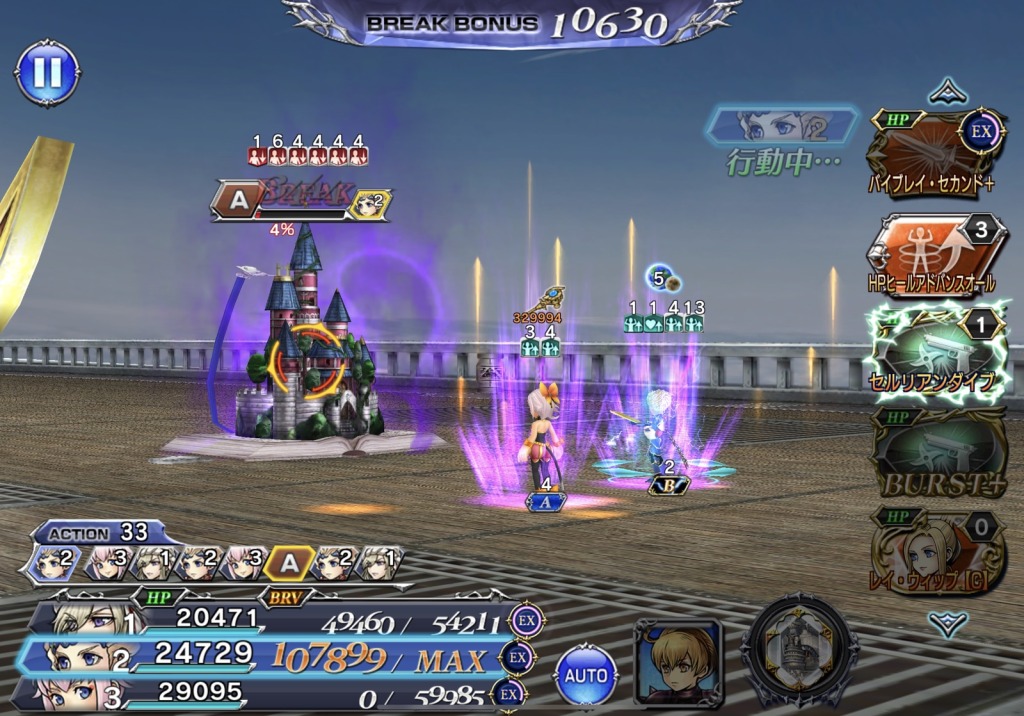Open the blonde friend support portrait

[678, 661]
